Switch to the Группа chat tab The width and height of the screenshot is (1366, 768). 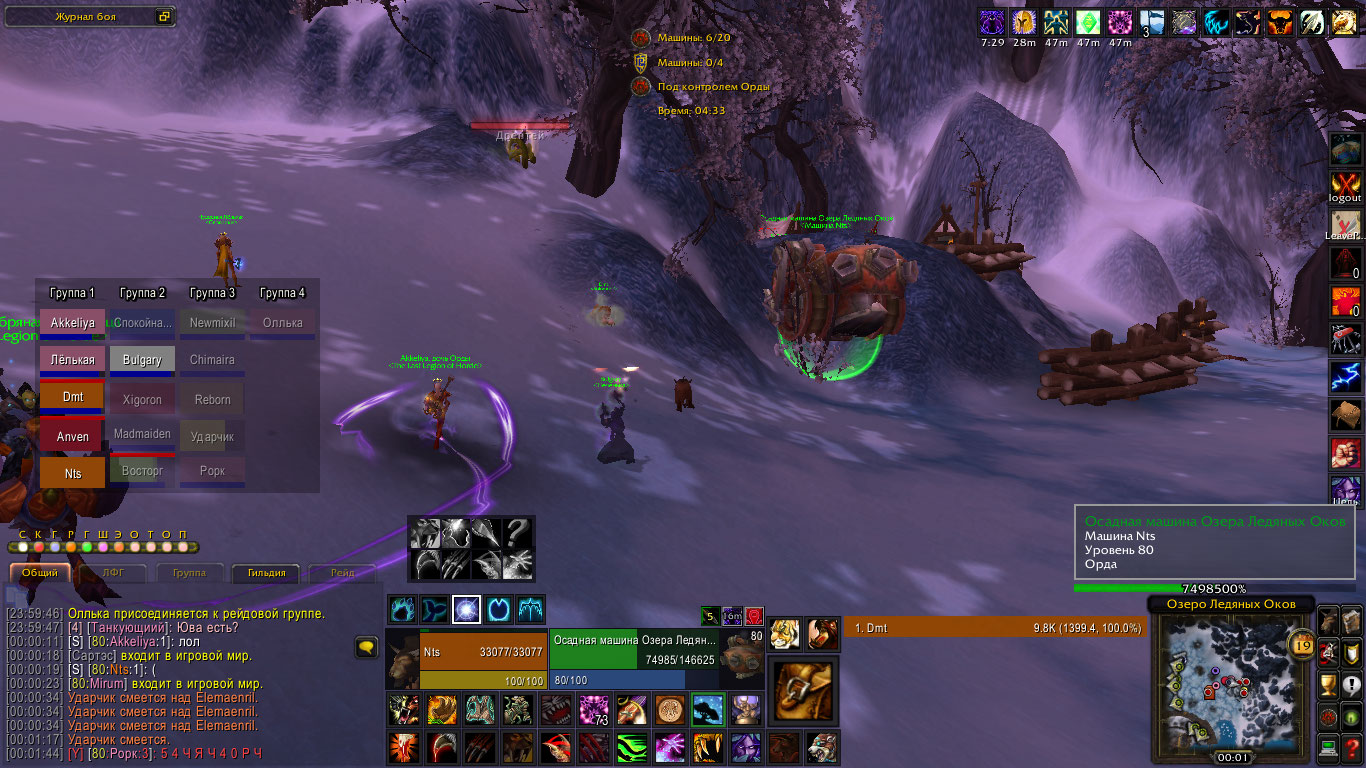189,573
